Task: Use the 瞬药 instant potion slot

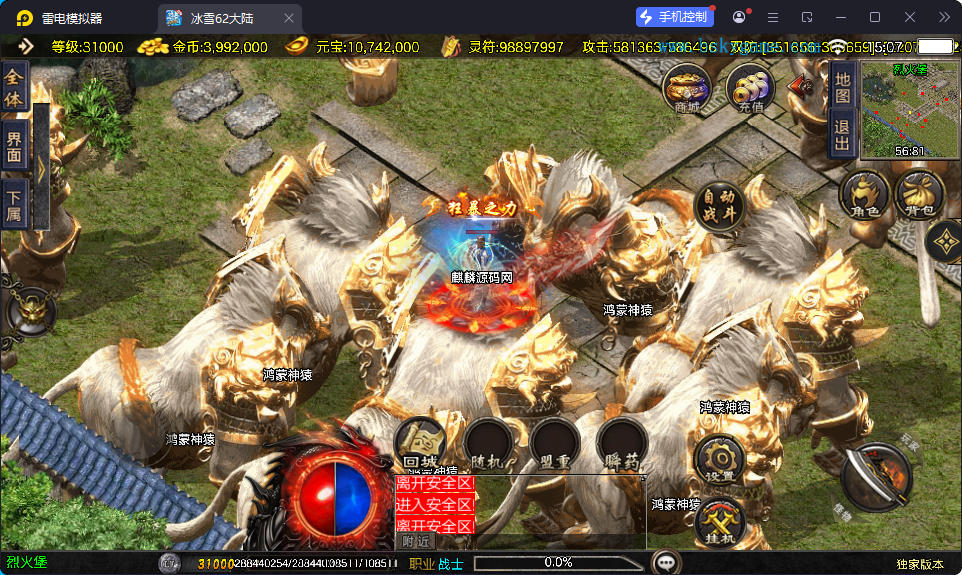Action: 621,441
